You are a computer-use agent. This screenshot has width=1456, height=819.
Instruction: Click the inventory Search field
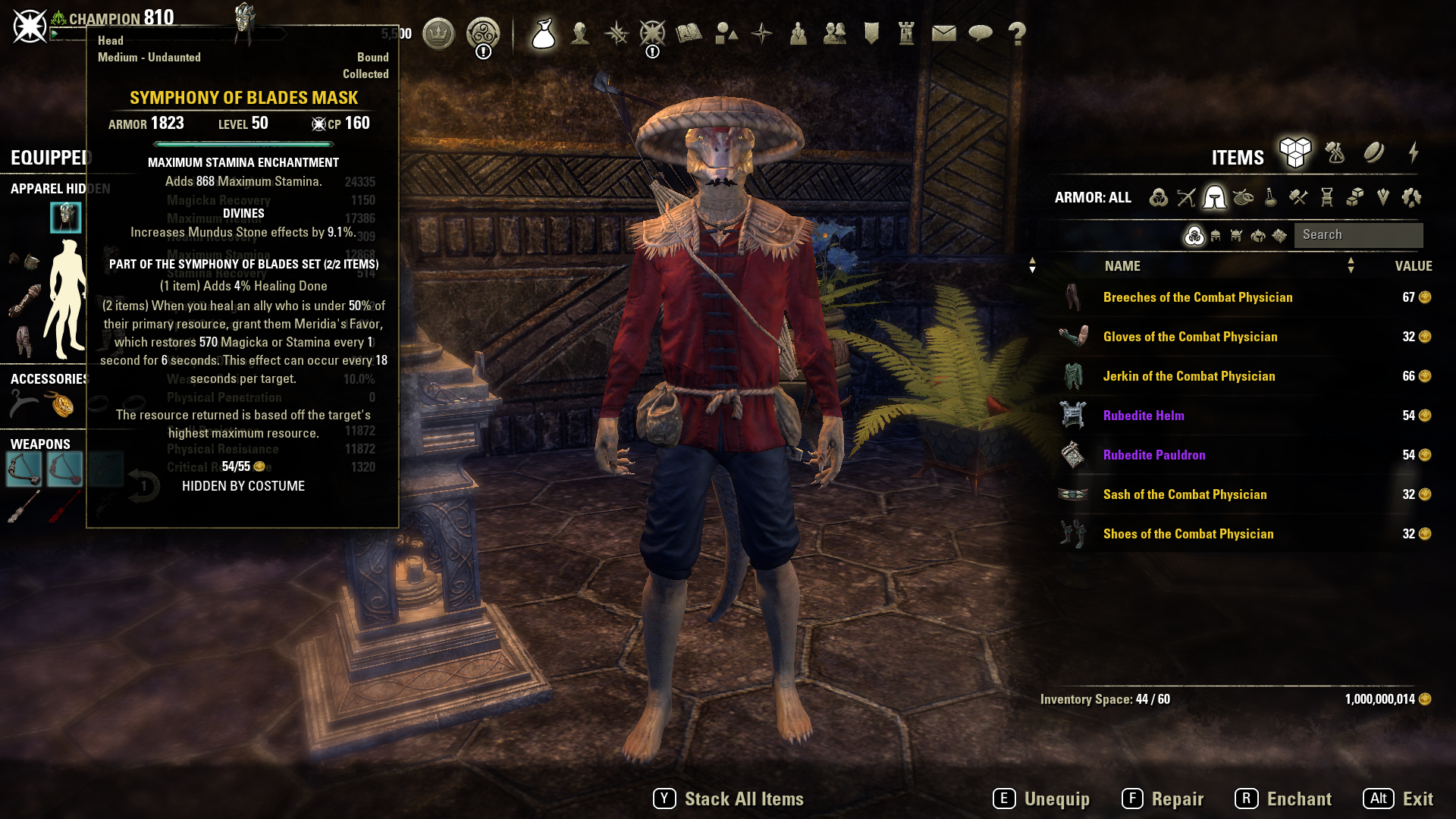[1357, 235]
